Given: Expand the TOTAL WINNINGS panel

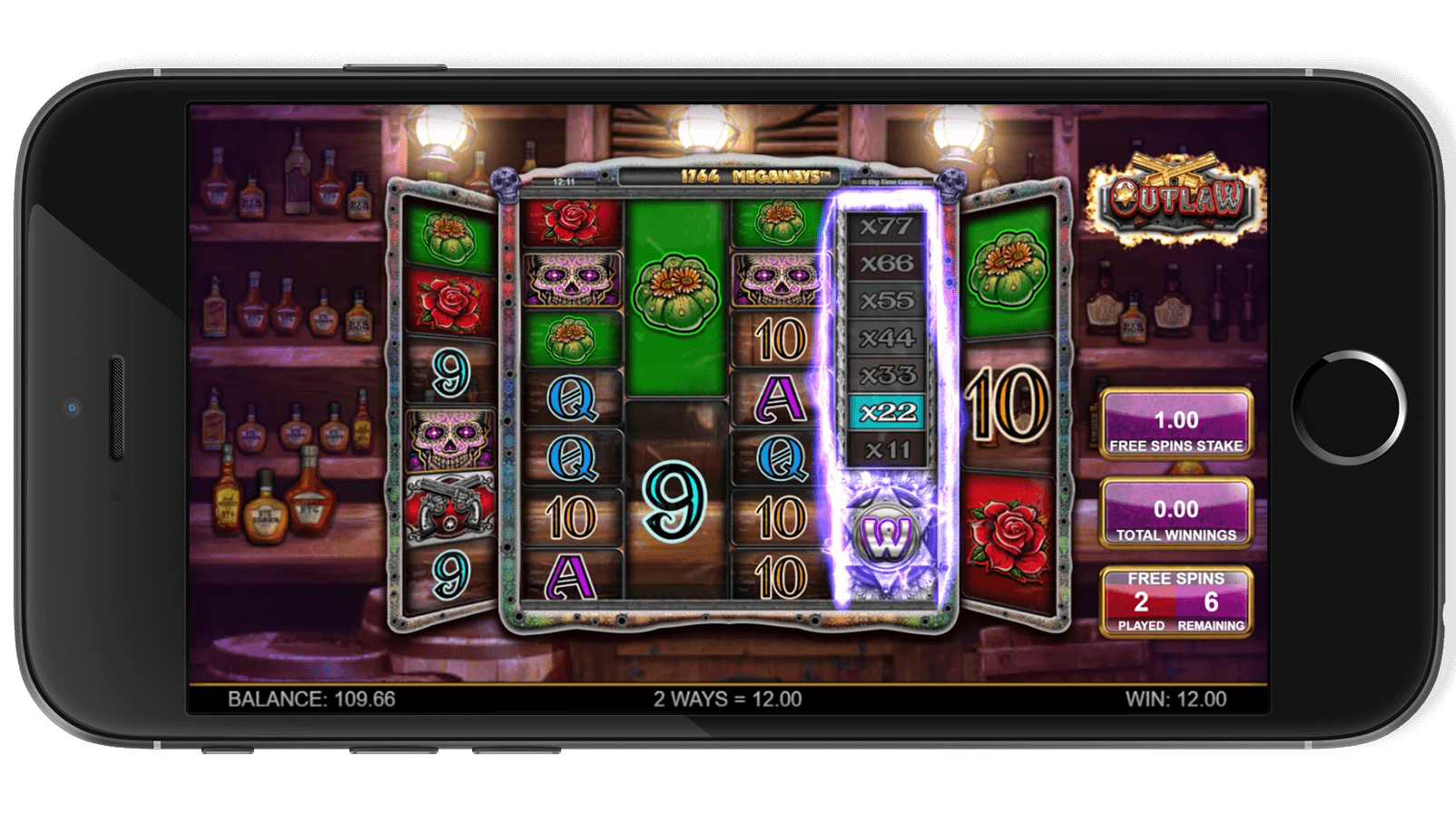Looking at the screenshot, I should click(x=1175, y=511).
